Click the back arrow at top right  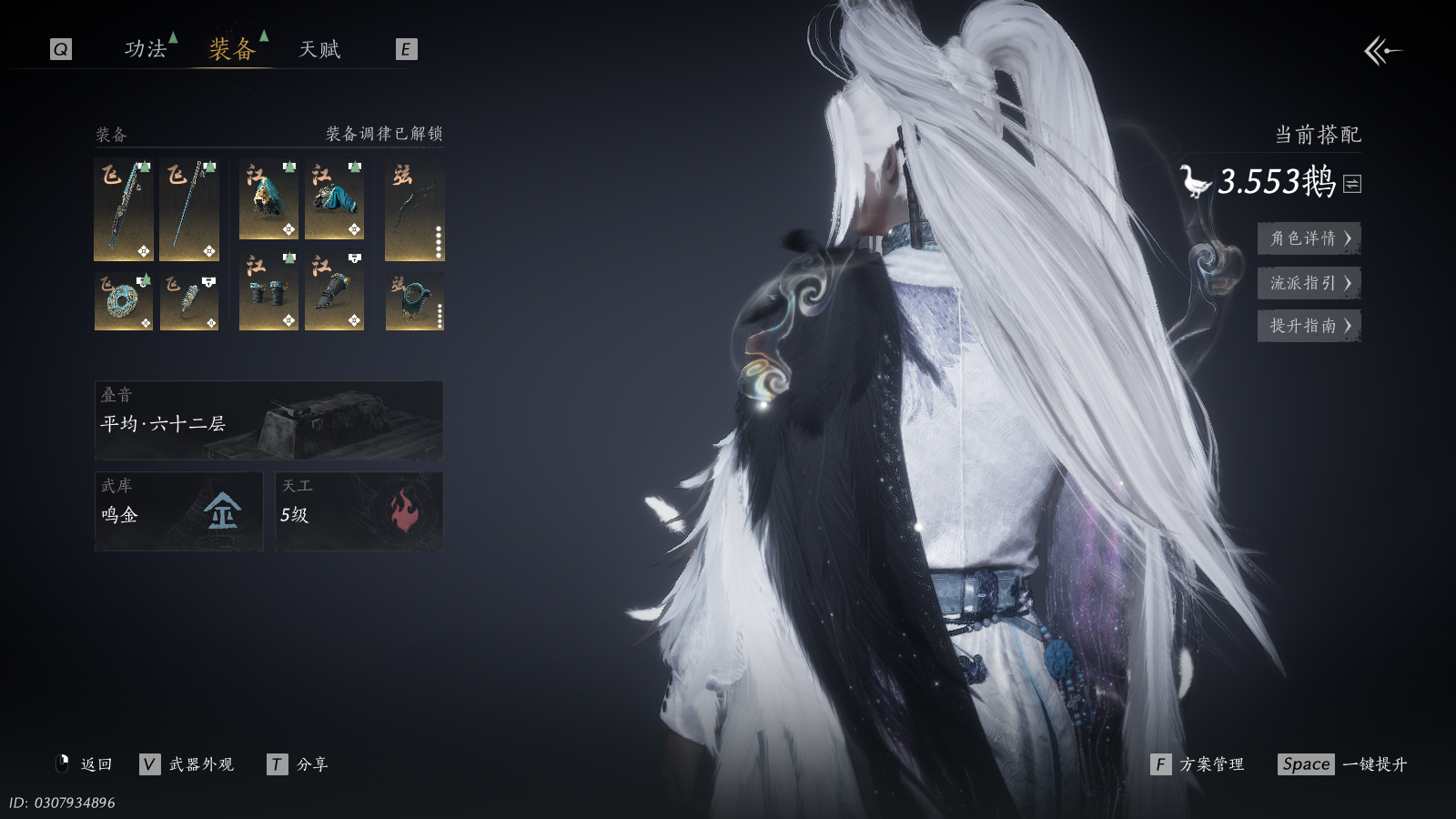1382,51
